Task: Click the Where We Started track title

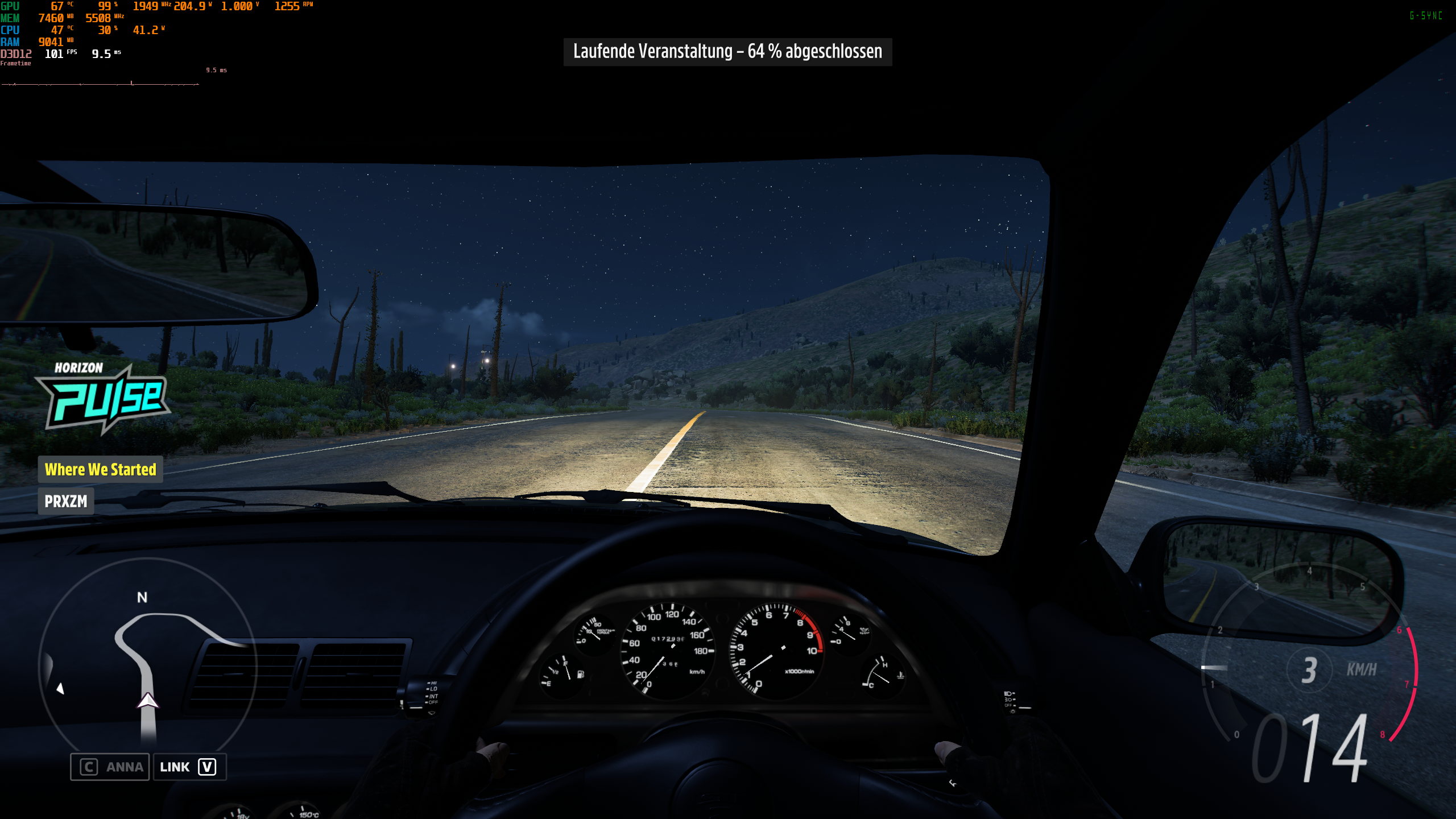Action: point(100,470)
